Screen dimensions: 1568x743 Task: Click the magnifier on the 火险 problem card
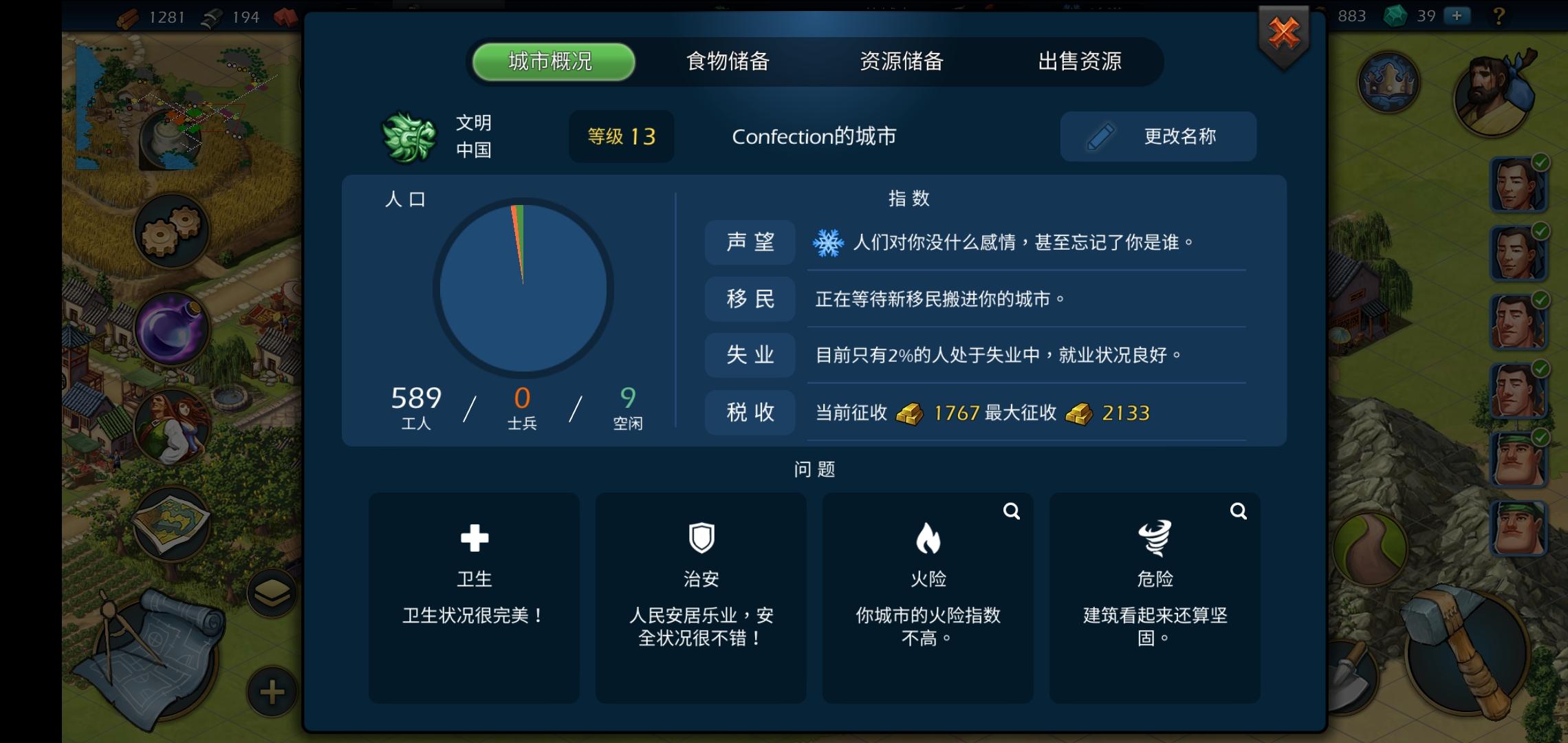click(1011, 511)
